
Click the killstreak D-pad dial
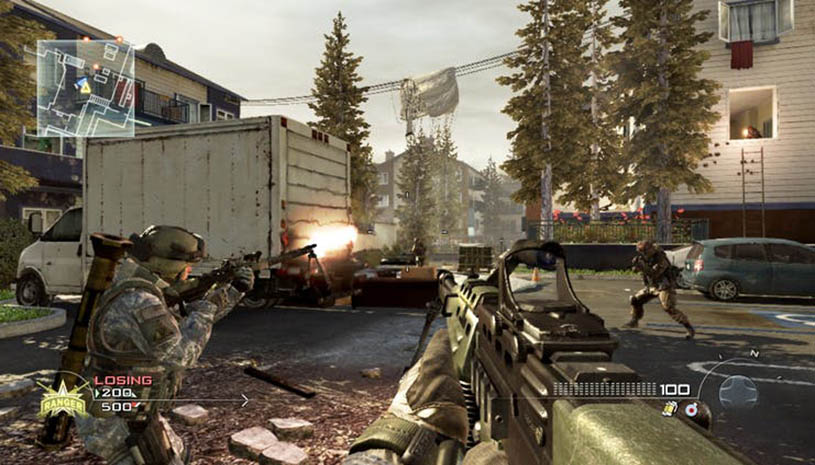(x=737, y=389)
